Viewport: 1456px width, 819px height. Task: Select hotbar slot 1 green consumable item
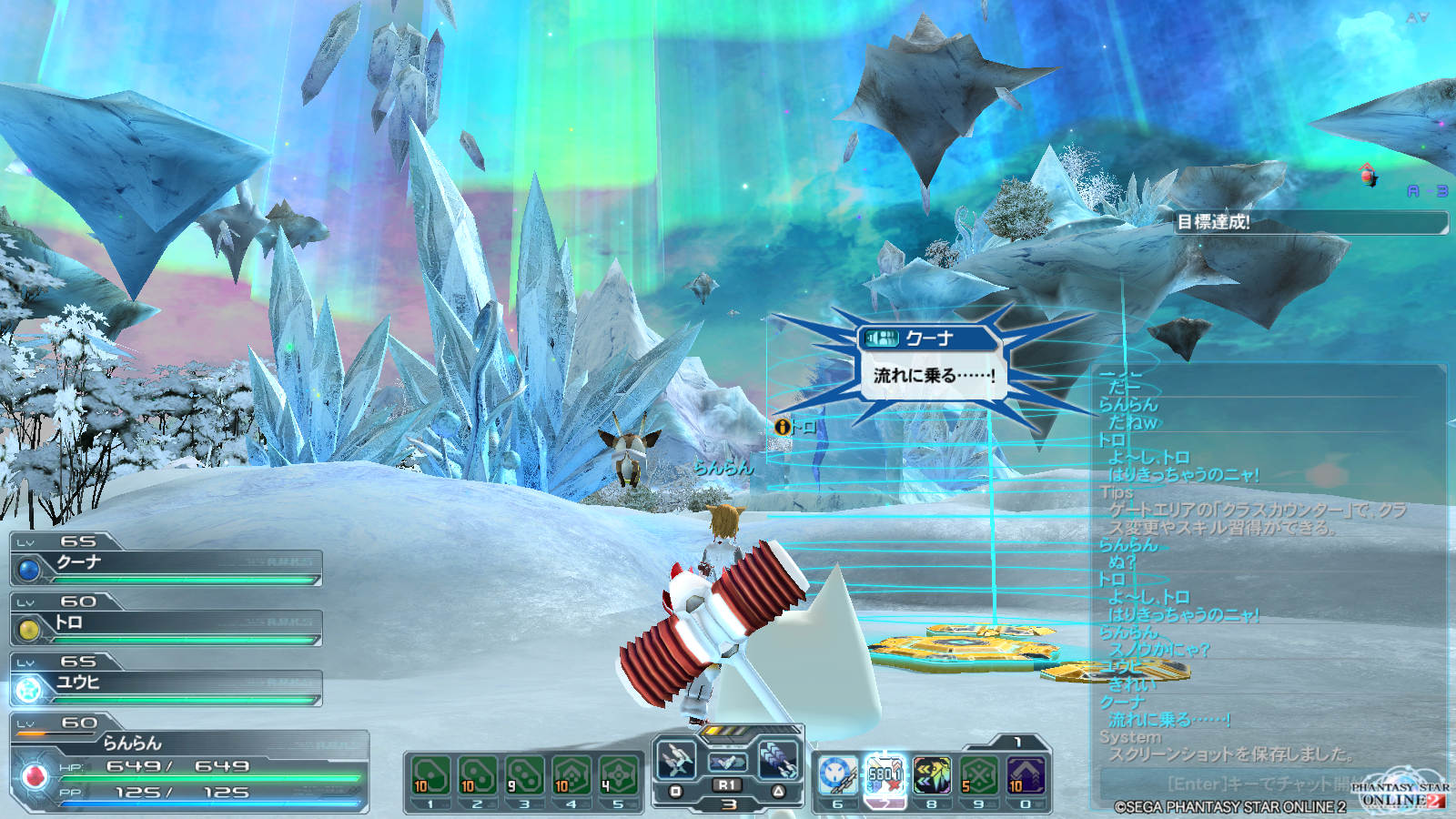pyautogui.click(x=430, y=776)
